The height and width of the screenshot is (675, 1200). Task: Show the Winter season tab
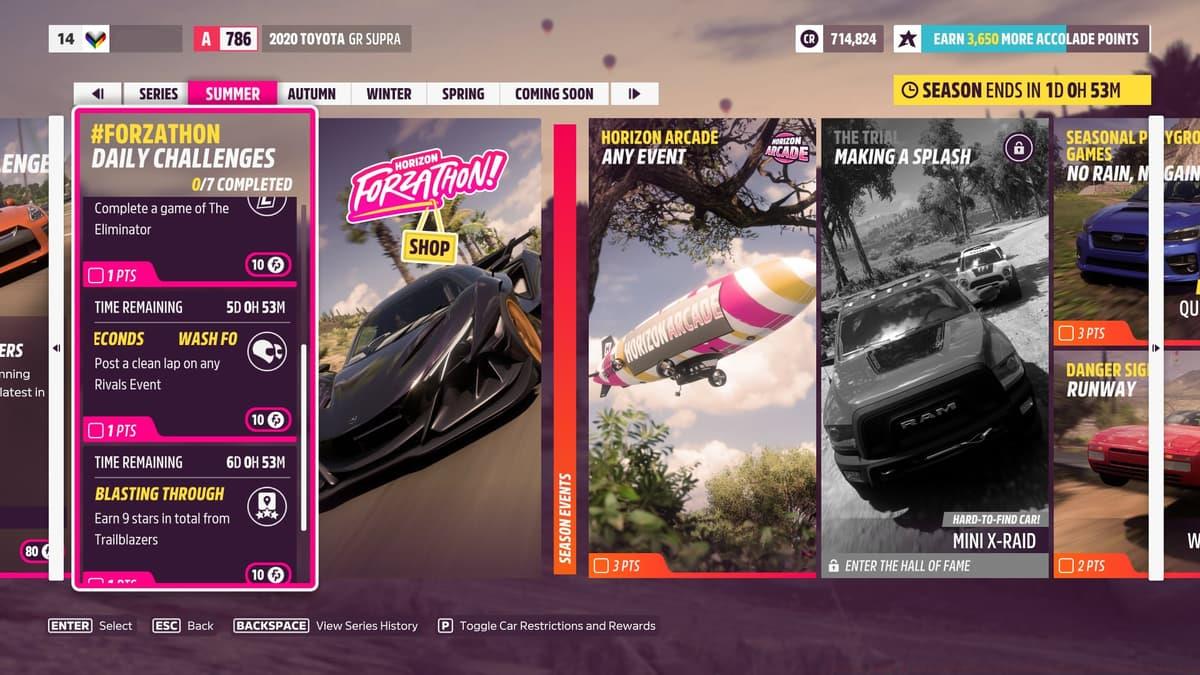(388, 94)
